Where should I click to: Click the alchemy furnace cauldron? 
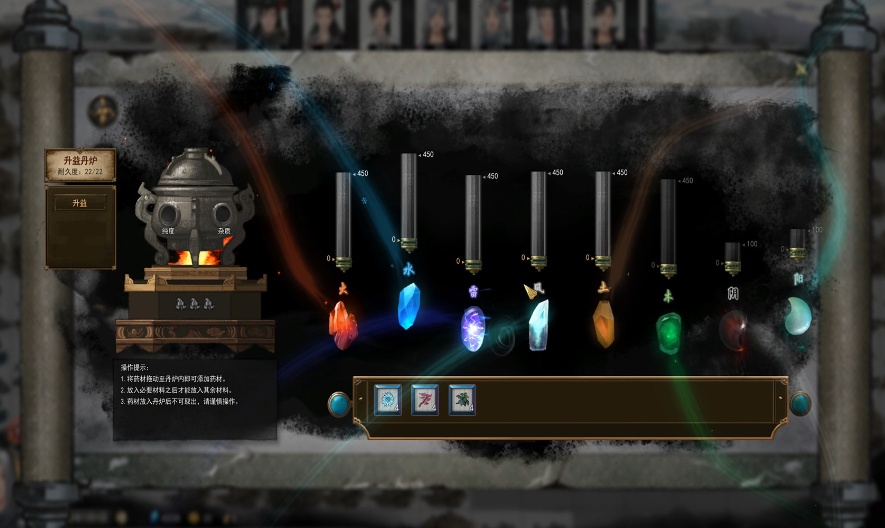coord(189,208)
